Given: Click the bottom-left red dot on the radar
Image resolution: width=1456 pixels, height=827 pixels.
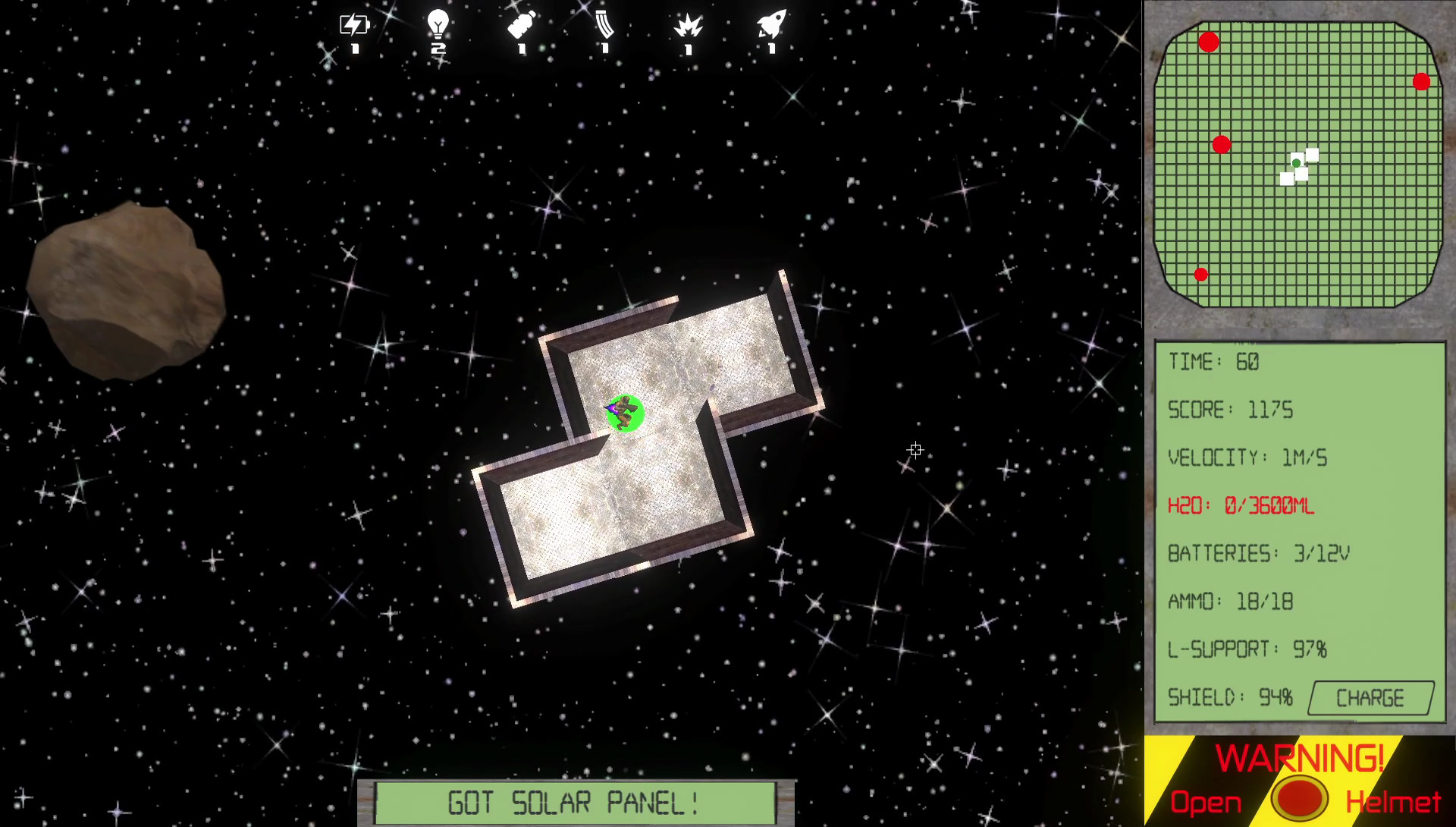Looking at the screenshot, I should coord(1200,274).
